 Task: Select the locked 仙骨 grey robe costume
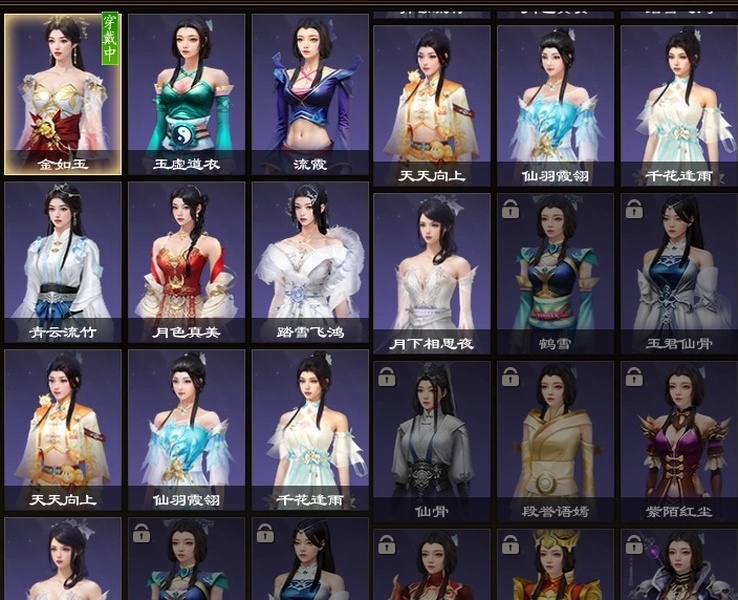(432, 441)
